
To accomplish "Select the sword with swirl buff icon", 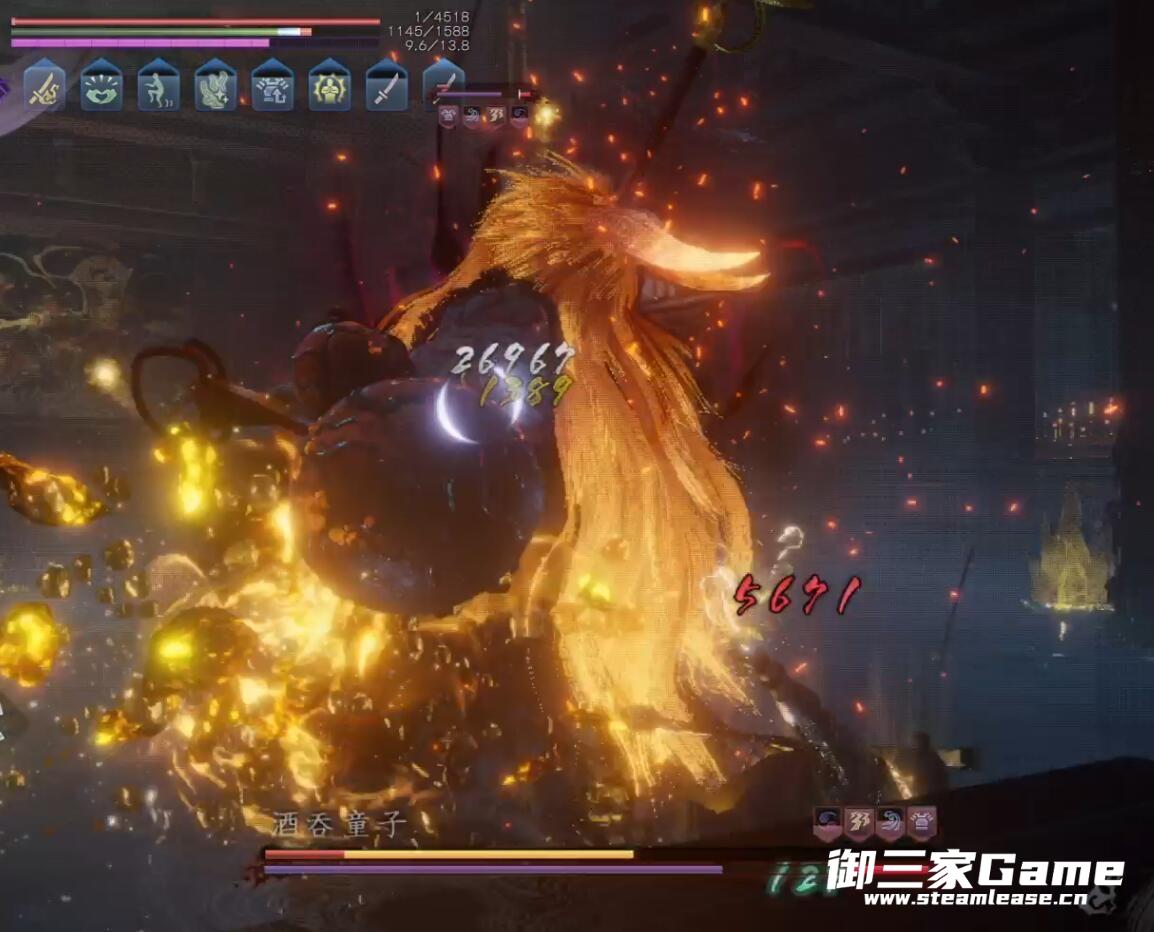I will (45, 86).
